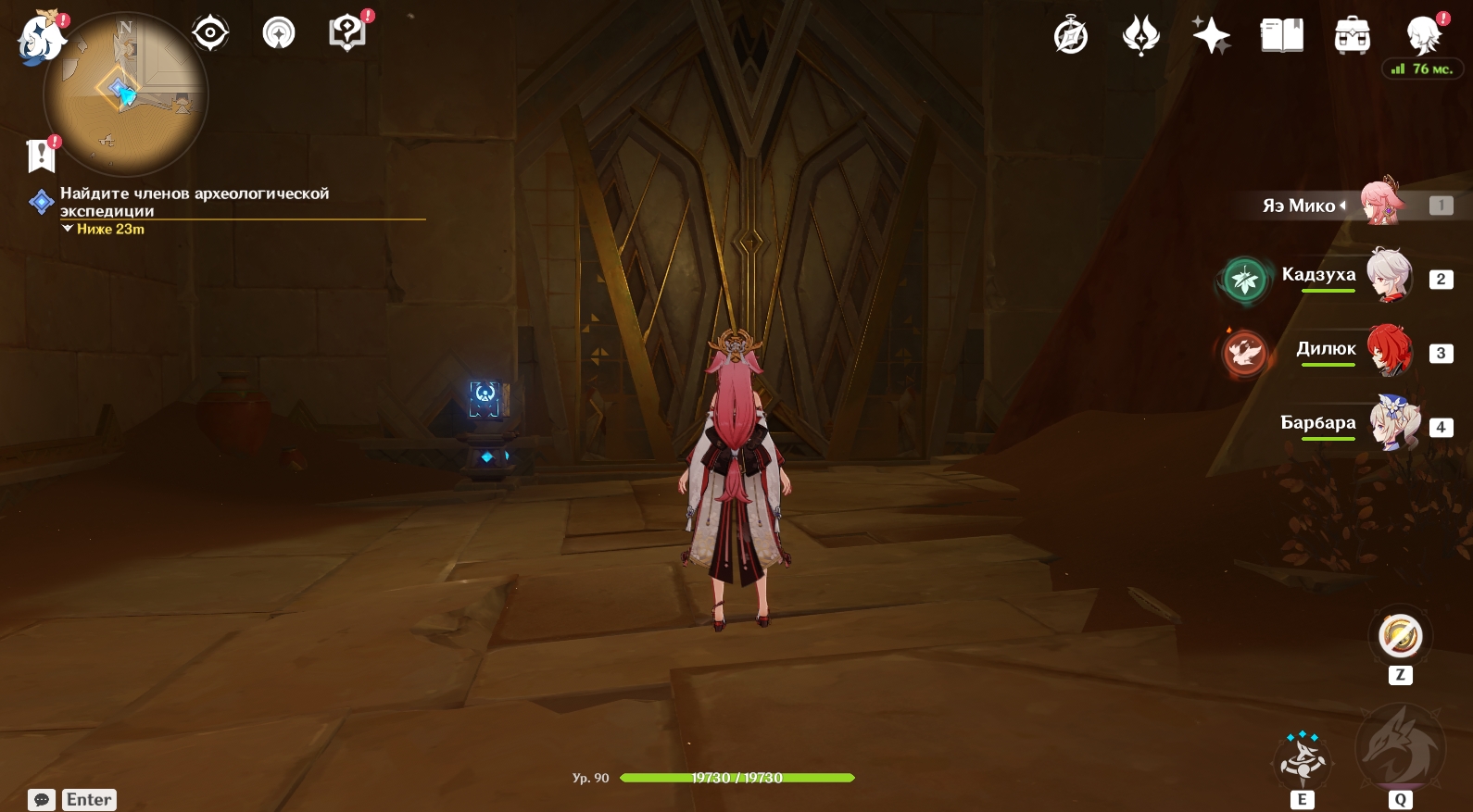Open the chat speech bubble

click(42, 800)
